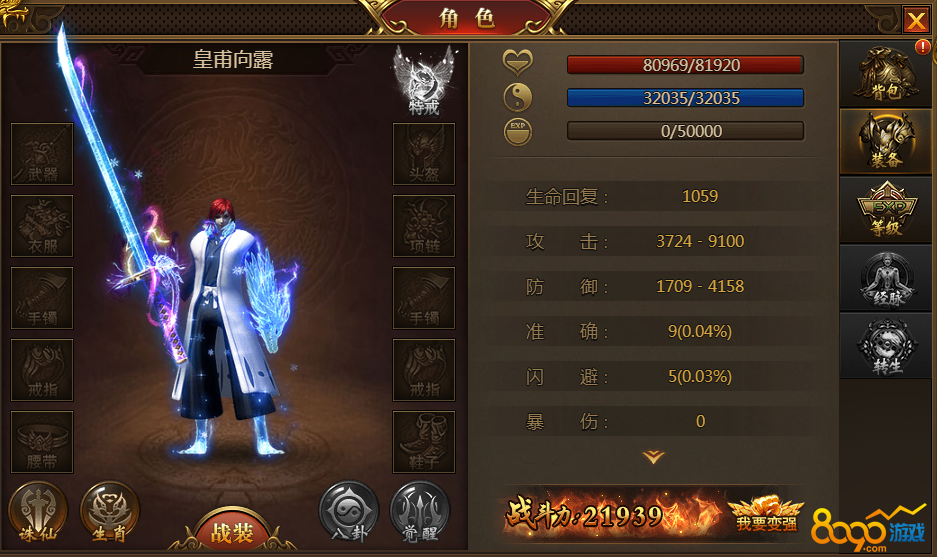Activate the 八卦 yin-yang icon

click(349, 513)
